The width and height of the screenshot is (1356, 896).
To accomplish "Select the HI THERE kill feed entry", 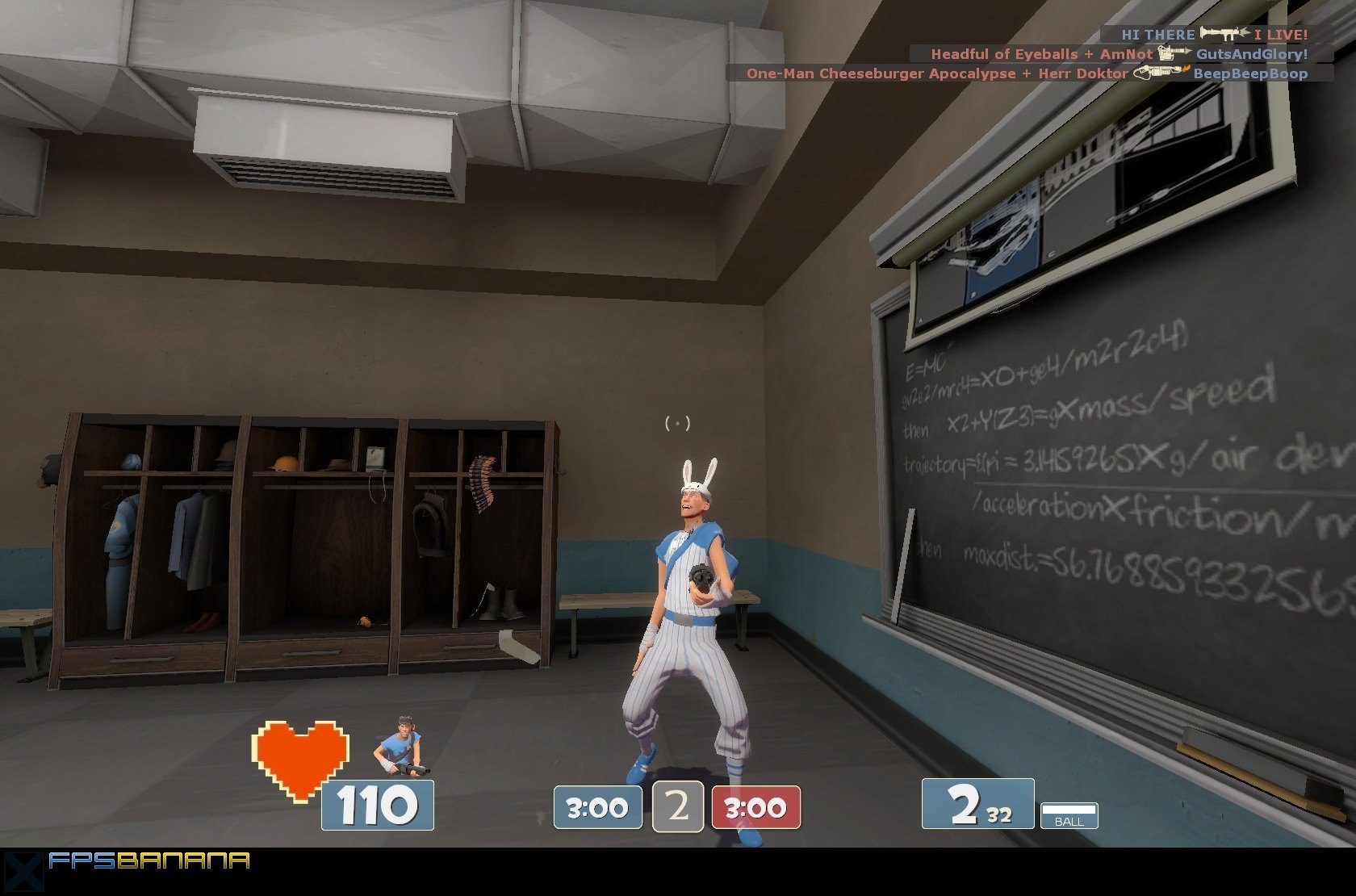I will [x=1205, y=34].
